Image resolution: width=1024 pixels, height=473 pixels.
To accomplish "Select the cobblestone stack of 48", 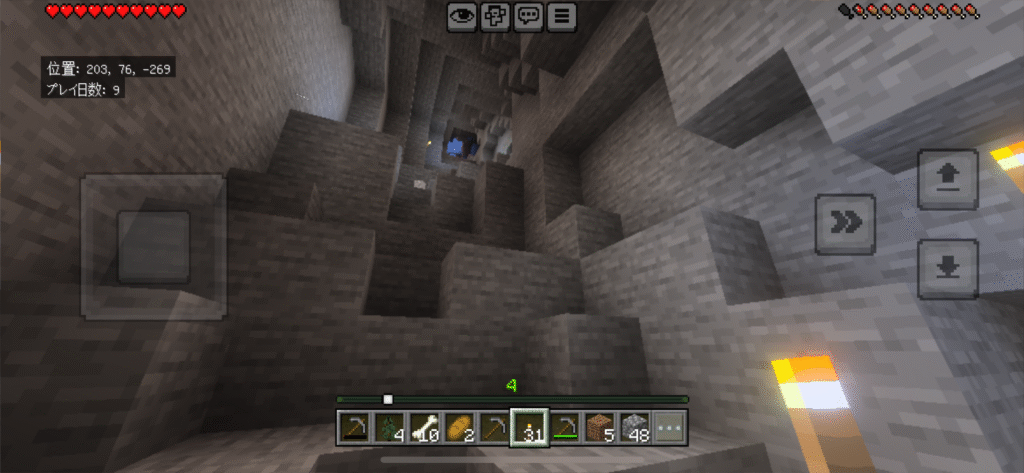I will tap(636, 427).
